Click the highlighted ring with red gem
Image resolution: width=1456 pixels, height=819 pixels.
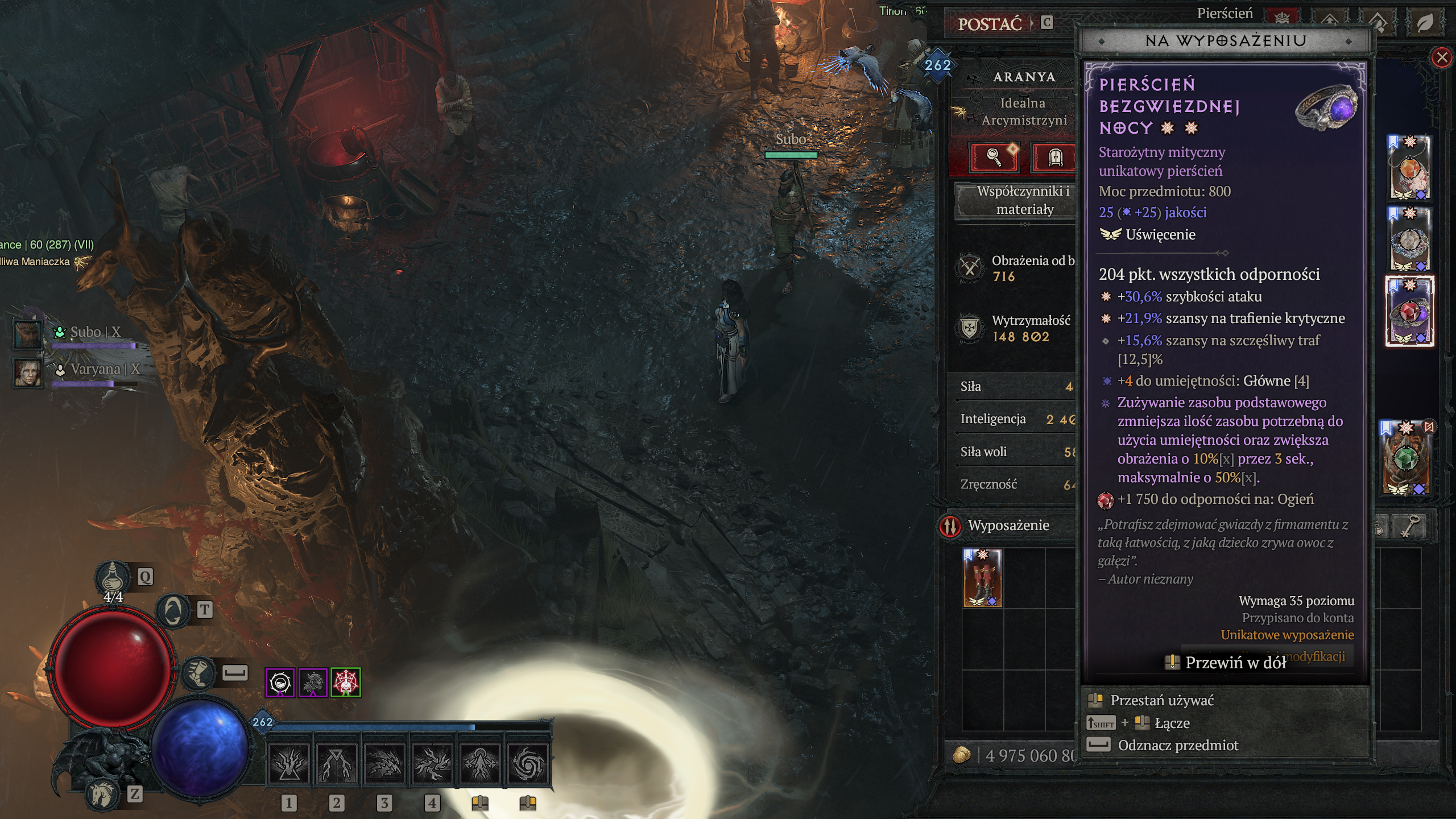click(x=1409, y=311)
